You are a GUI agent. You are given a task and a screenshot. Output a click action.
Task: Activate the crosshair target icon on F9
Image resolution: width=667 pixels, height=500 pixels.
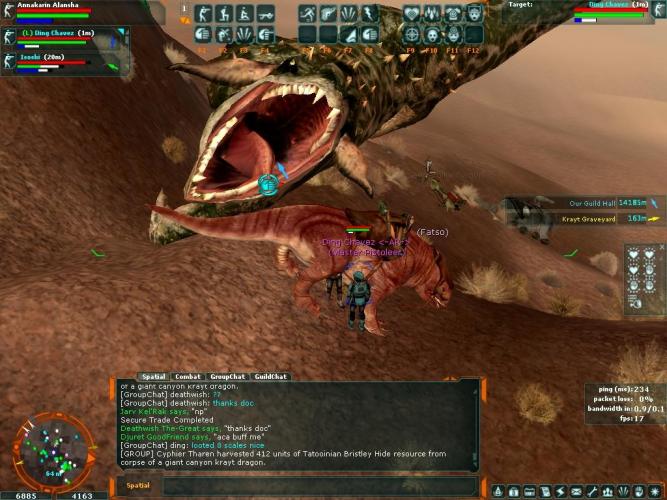(412, 33)
